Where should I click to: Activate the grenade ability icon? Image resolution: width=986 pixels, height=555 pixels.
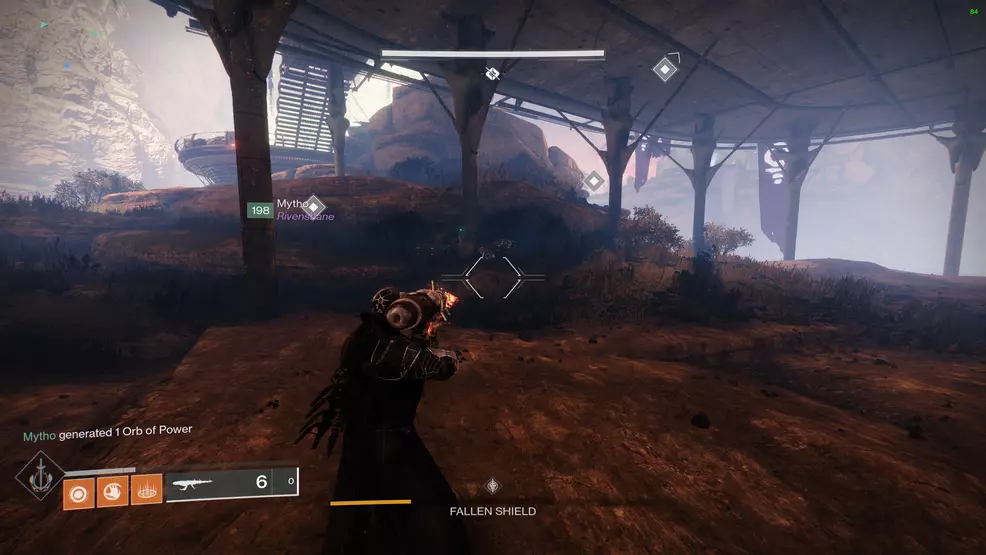79,490
